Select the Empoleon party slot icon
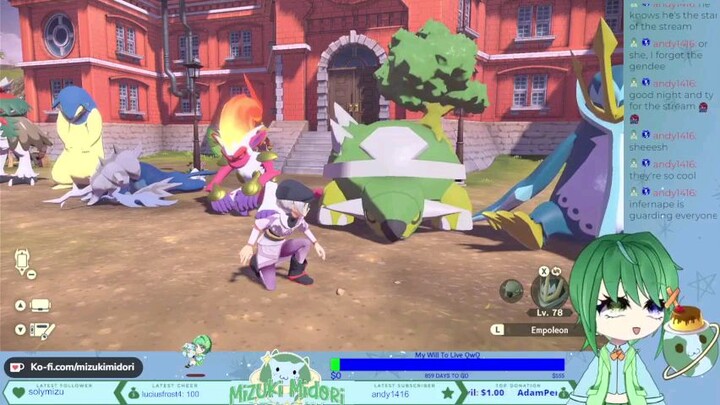Screen dimensions: 720x405 pyautogui.click(x=548, y=291)
